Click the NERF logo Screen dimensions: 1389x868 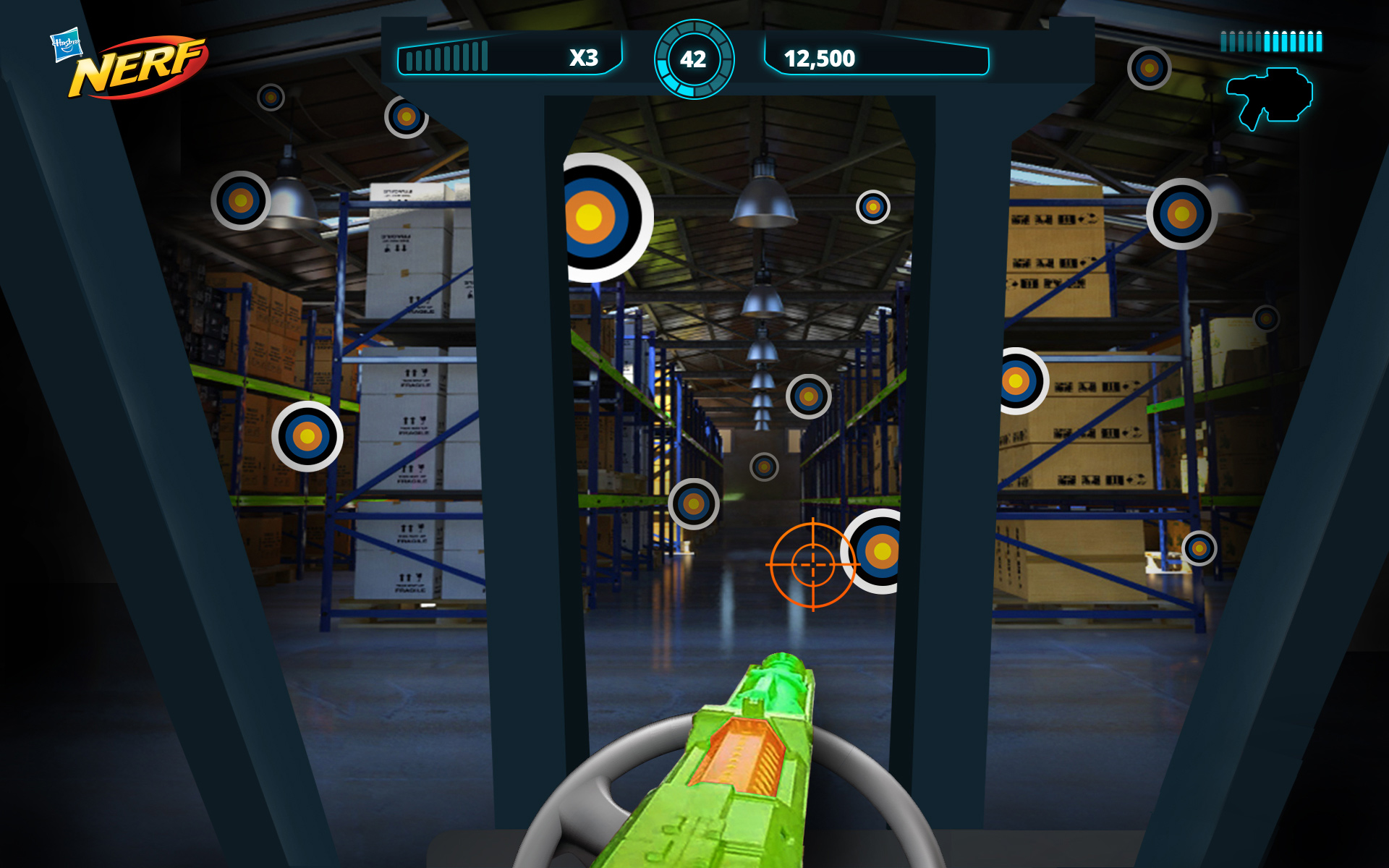pyautogui.click(x=139, y=70)
